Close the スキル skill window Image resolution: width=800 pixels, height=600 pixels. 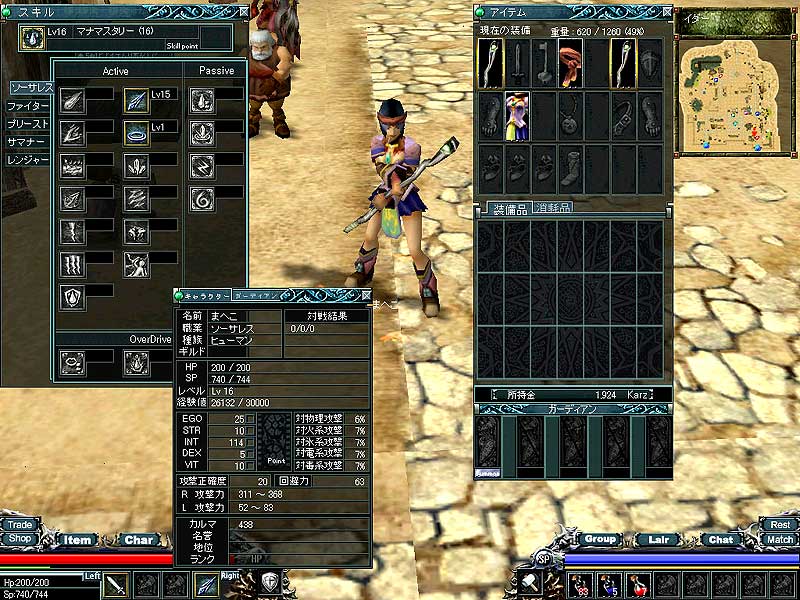coord(244,11)
